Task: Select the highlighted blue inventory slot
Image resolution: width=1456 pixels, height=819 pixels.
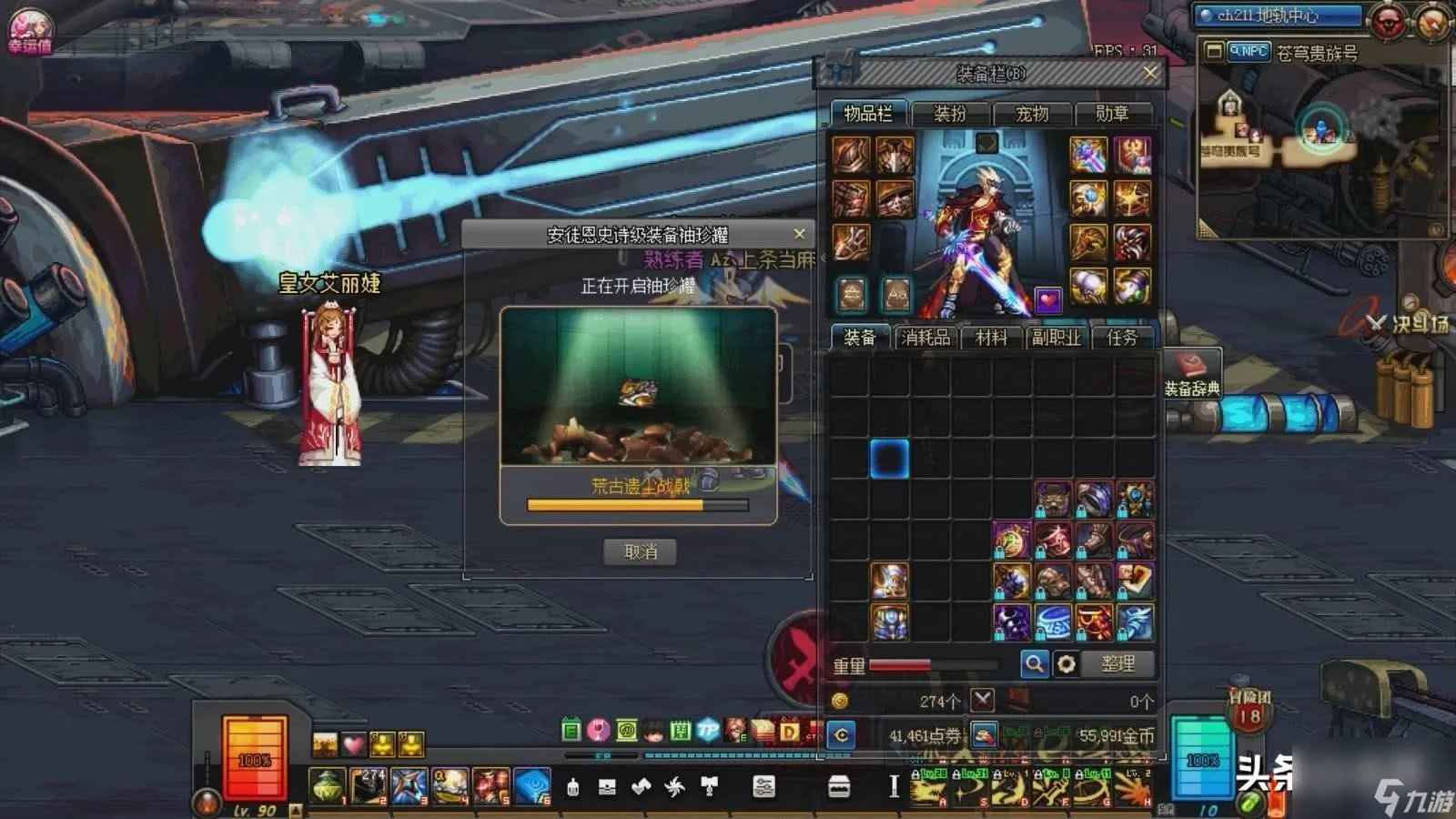Action: (x=889, y=458)
